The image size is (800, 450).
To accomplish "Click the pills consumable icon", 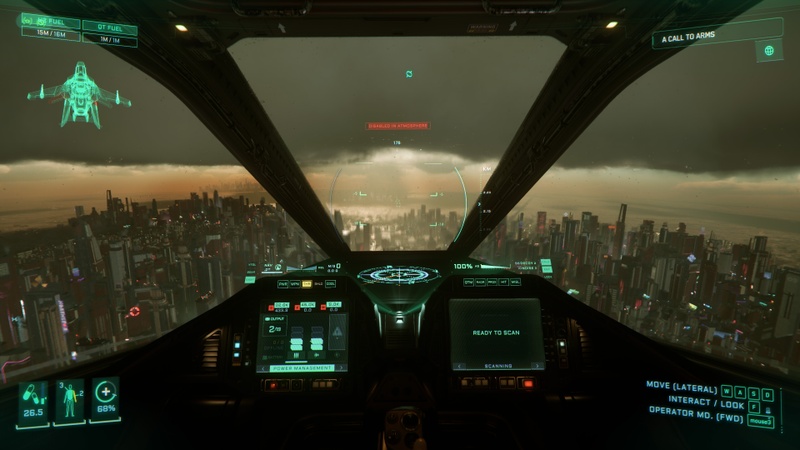I will (32, 396).
